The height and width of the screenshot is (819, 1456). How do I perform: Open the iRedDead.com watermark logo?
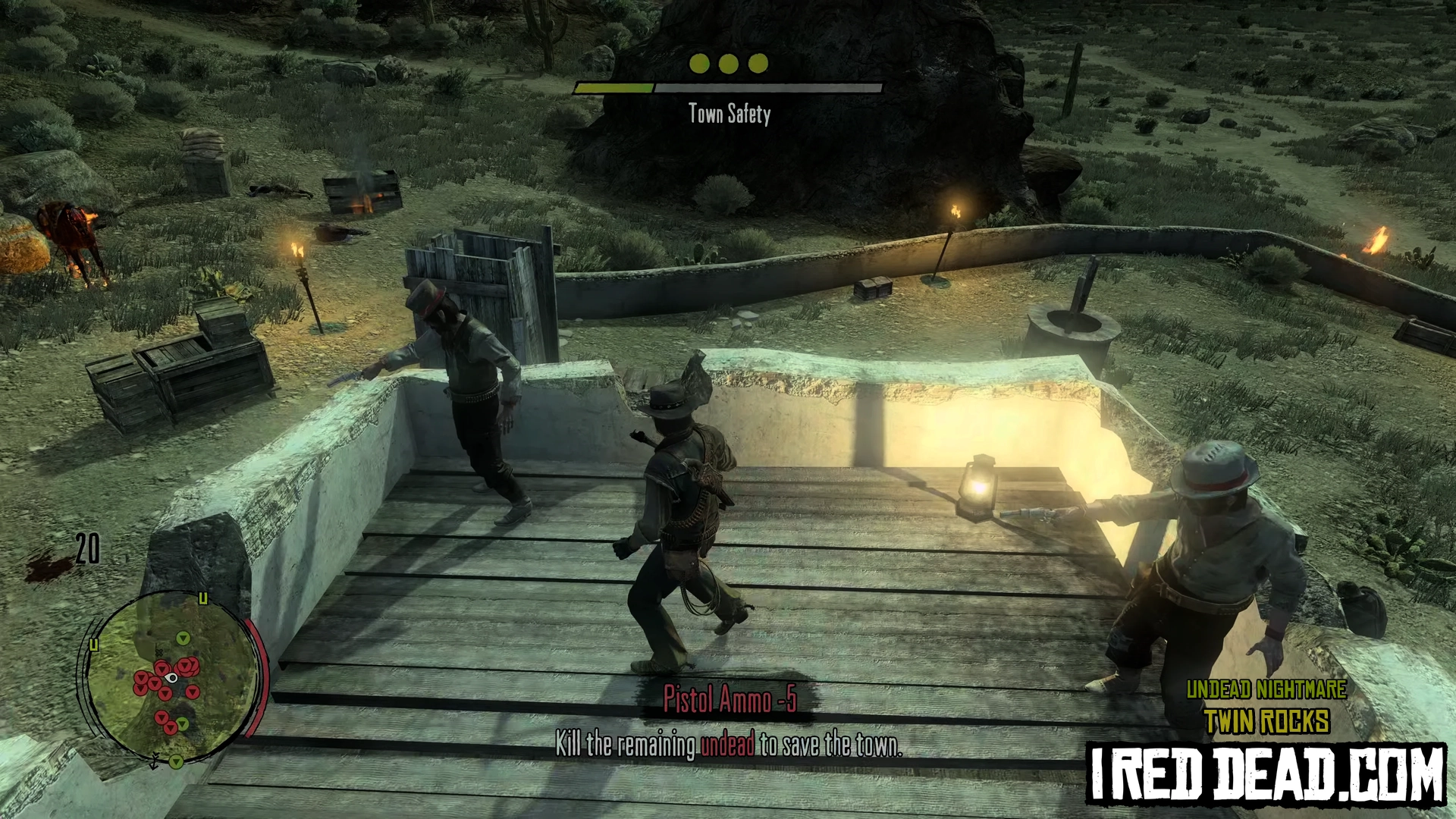pyautogui.click(x=1266, y=774)
